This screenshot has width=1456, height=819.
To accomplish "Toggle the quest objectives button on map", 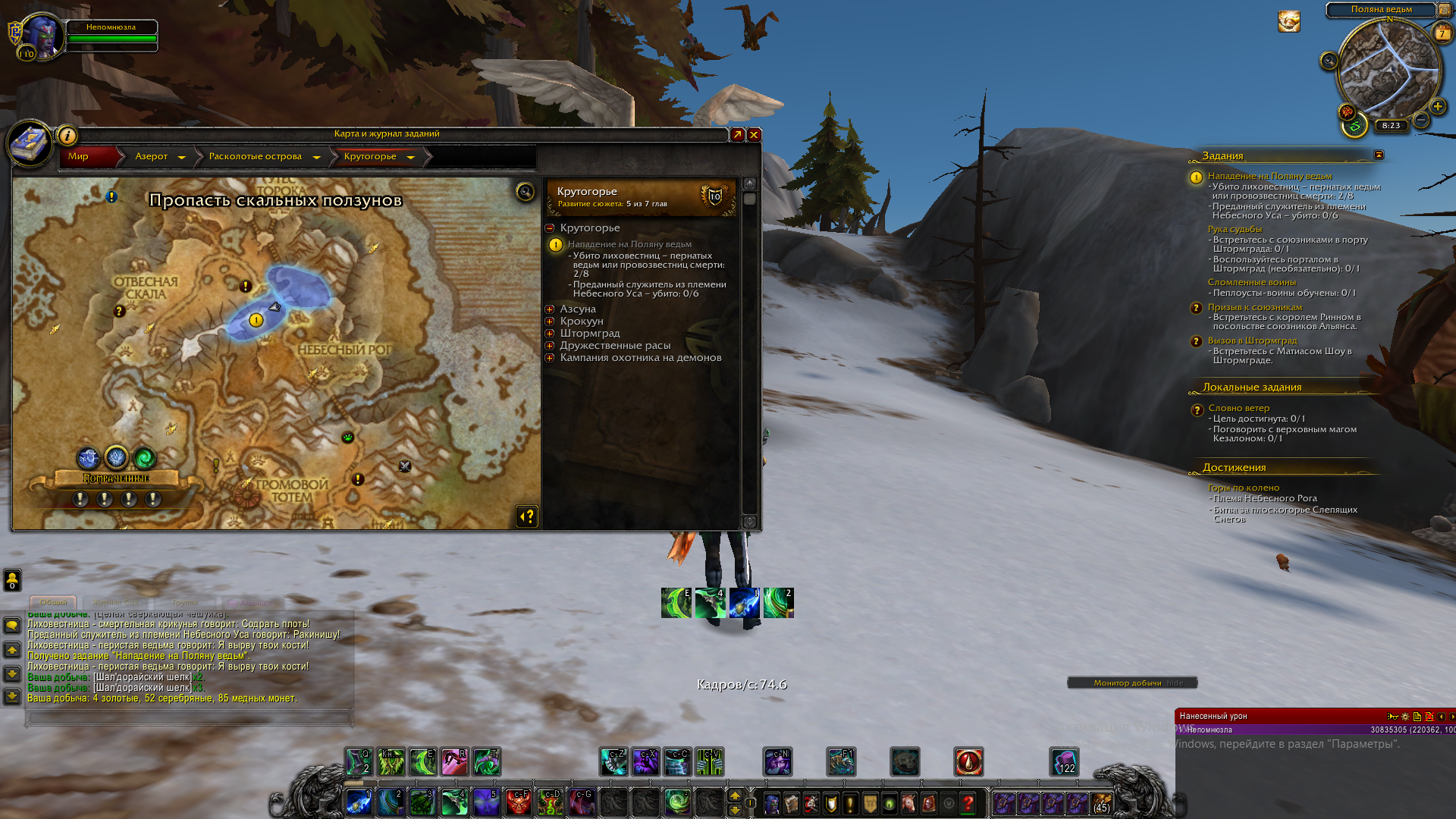I will pyautogui.click(x=527, y=516).
